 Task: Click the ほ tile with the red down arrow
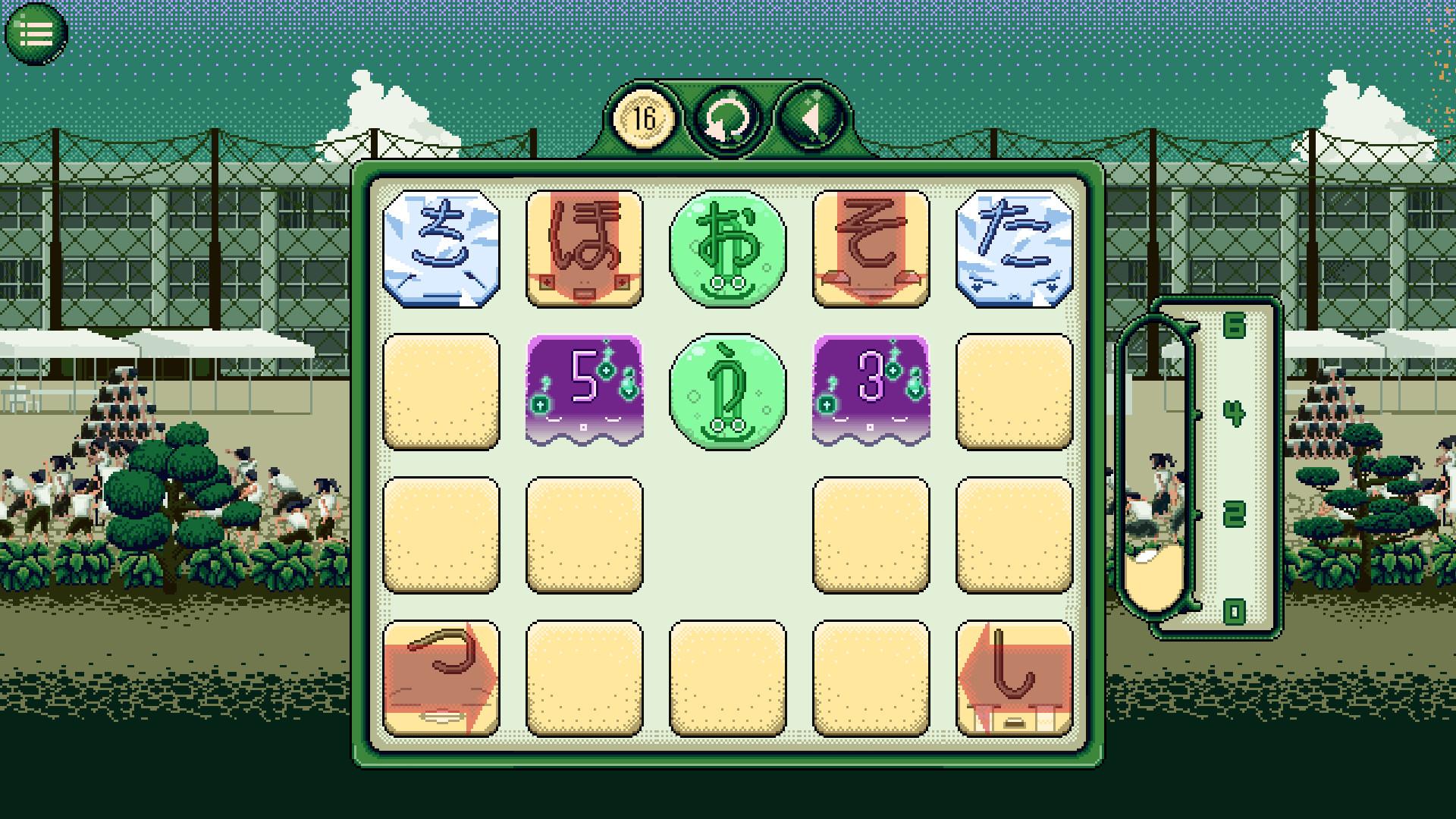585,250
